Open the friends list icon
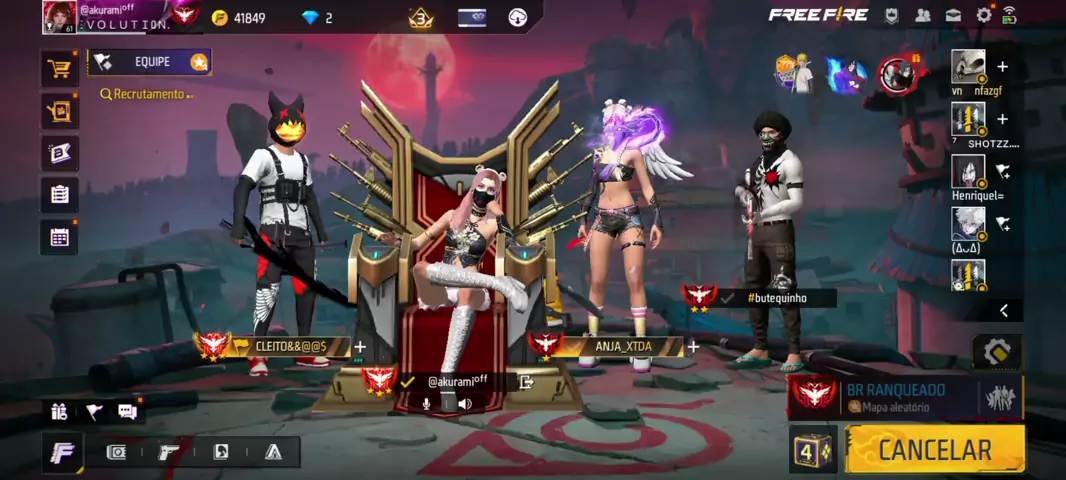1066x480 pixels. coord(922,15)
